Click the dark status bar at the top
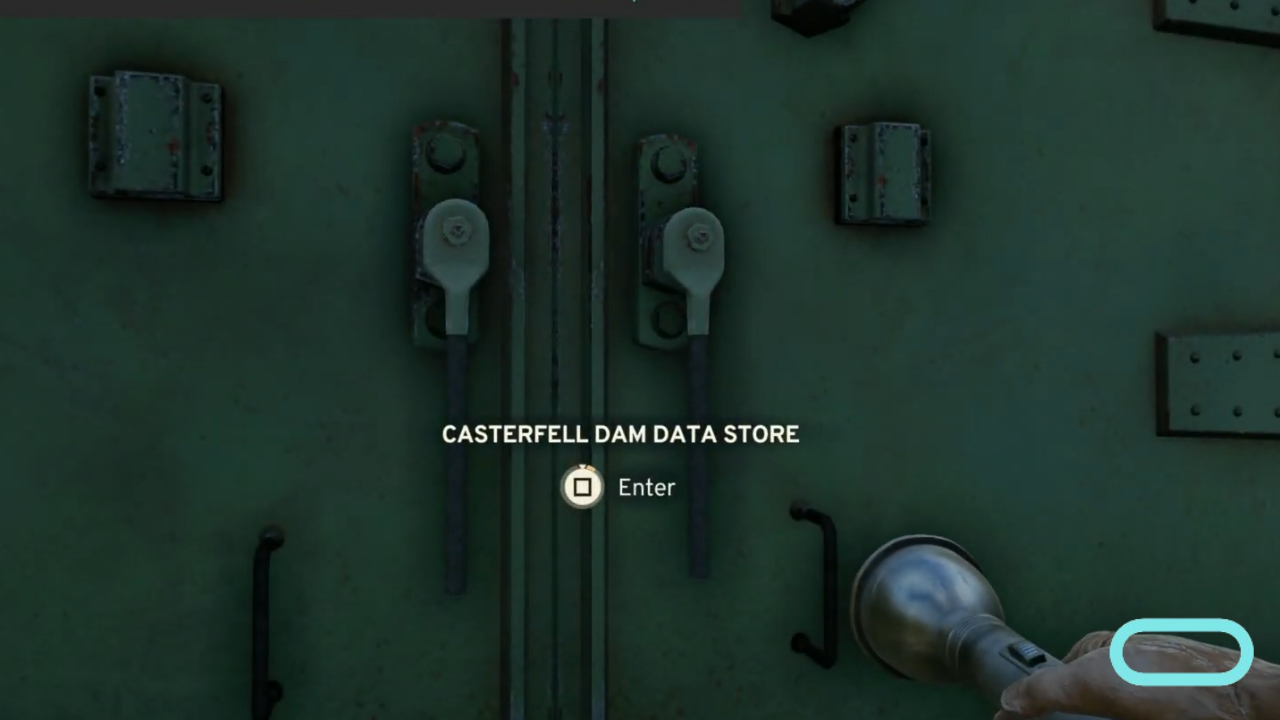The width and height of the screenshot is (1280, 720). pyautogui.click(x=370, y=8)
